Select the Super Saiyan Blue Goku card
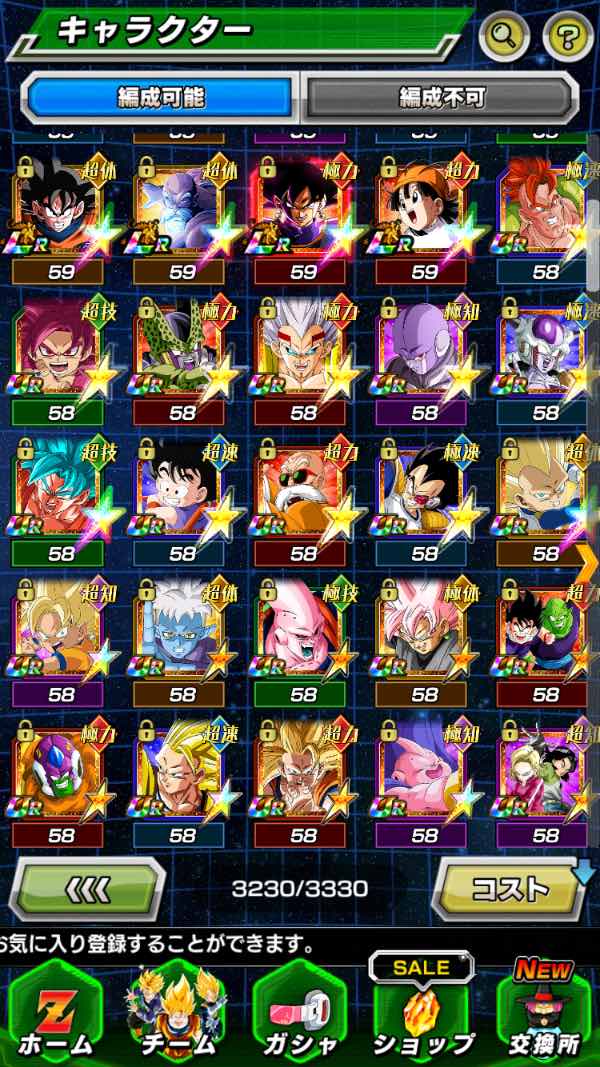The width and height of the screenshot is (600, 1067). (60, 490)
